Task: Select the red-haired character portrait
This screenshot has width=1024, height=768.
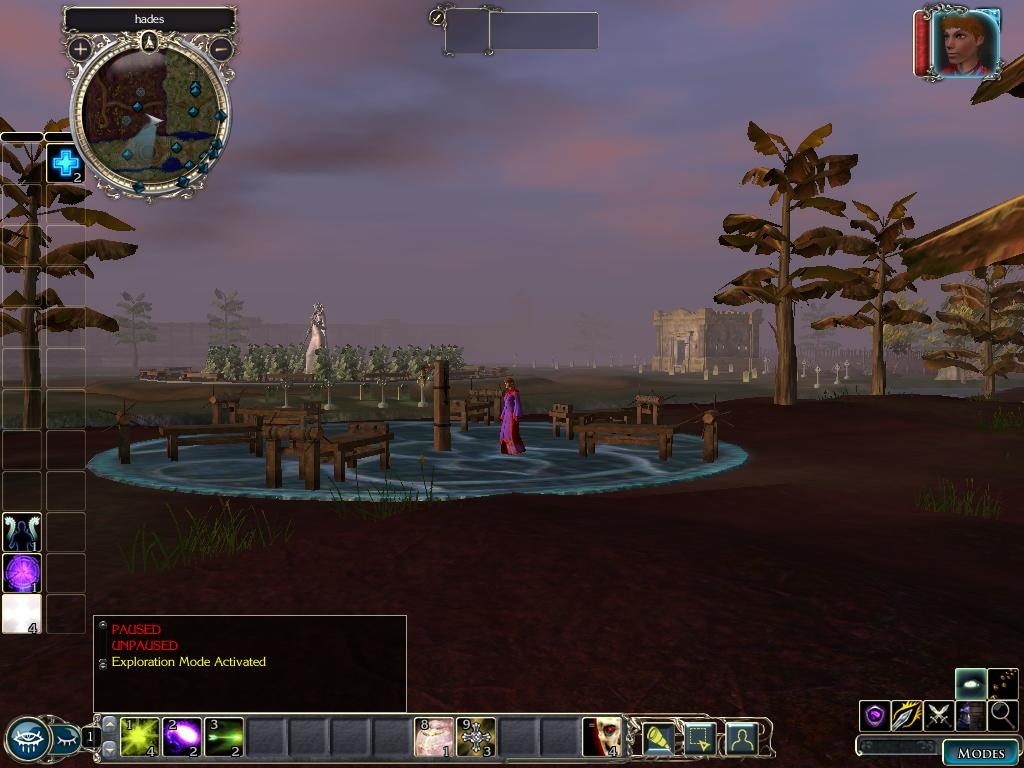Action: 965,43
